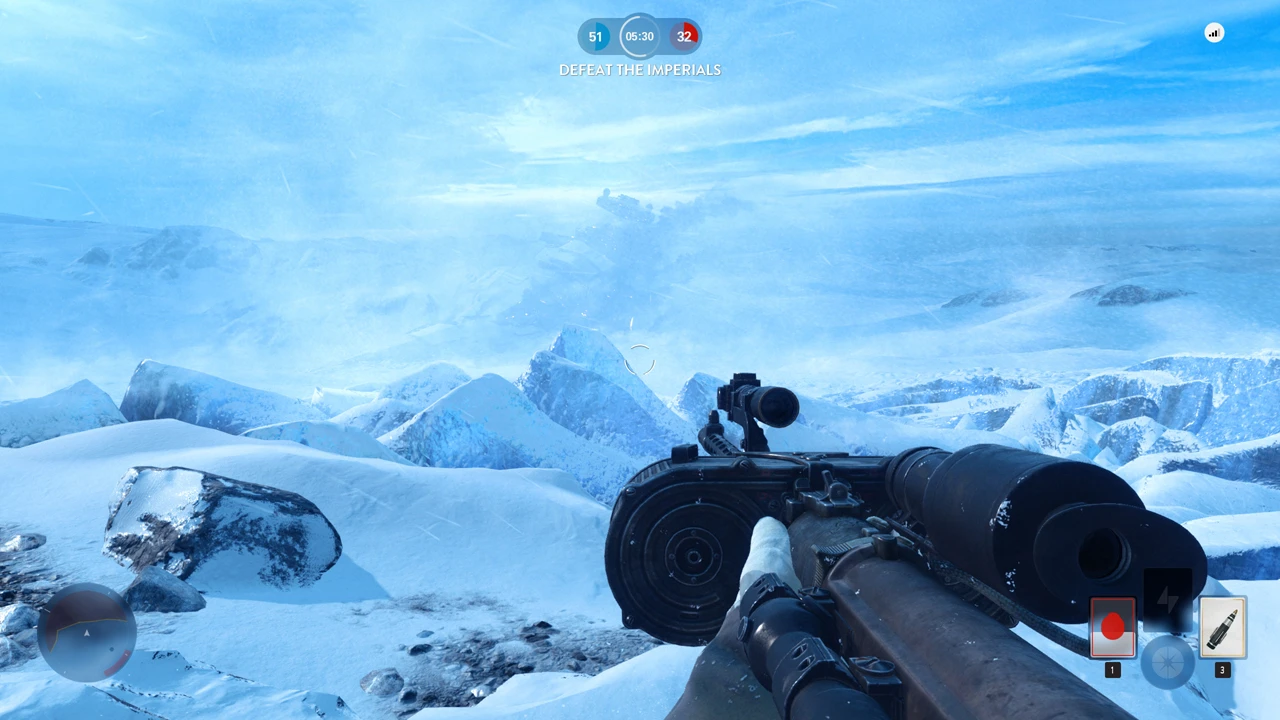Viewport: 1280px width, 720px height.
Task: Select the red Power Up card in slot 1
Action: [x=1113, y=627]
